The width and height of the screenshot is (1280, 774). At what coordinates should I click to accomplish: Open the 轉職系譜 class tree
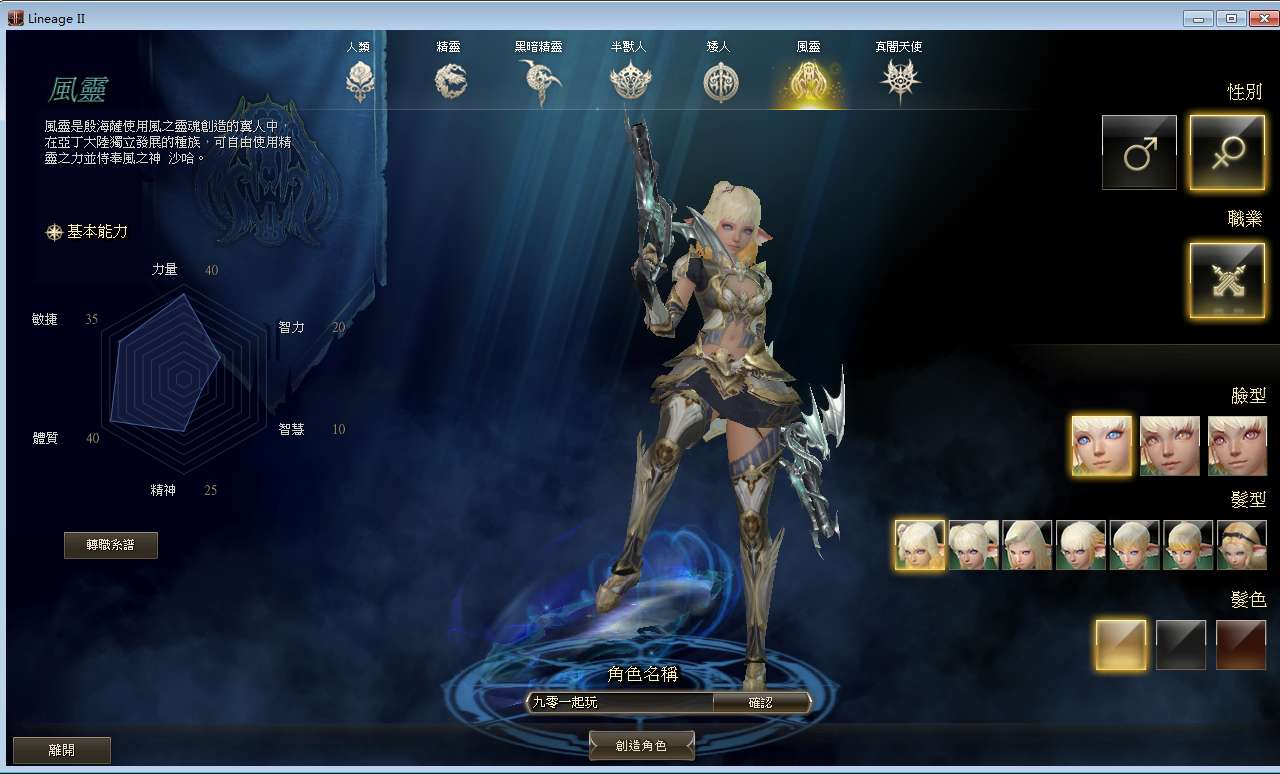tap(111, 545)
